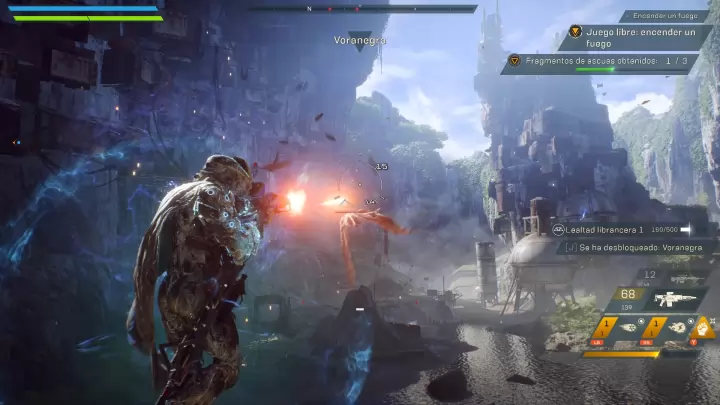Click the "Se ha desbloqueado: Voranegra" notification

[634, 247]
